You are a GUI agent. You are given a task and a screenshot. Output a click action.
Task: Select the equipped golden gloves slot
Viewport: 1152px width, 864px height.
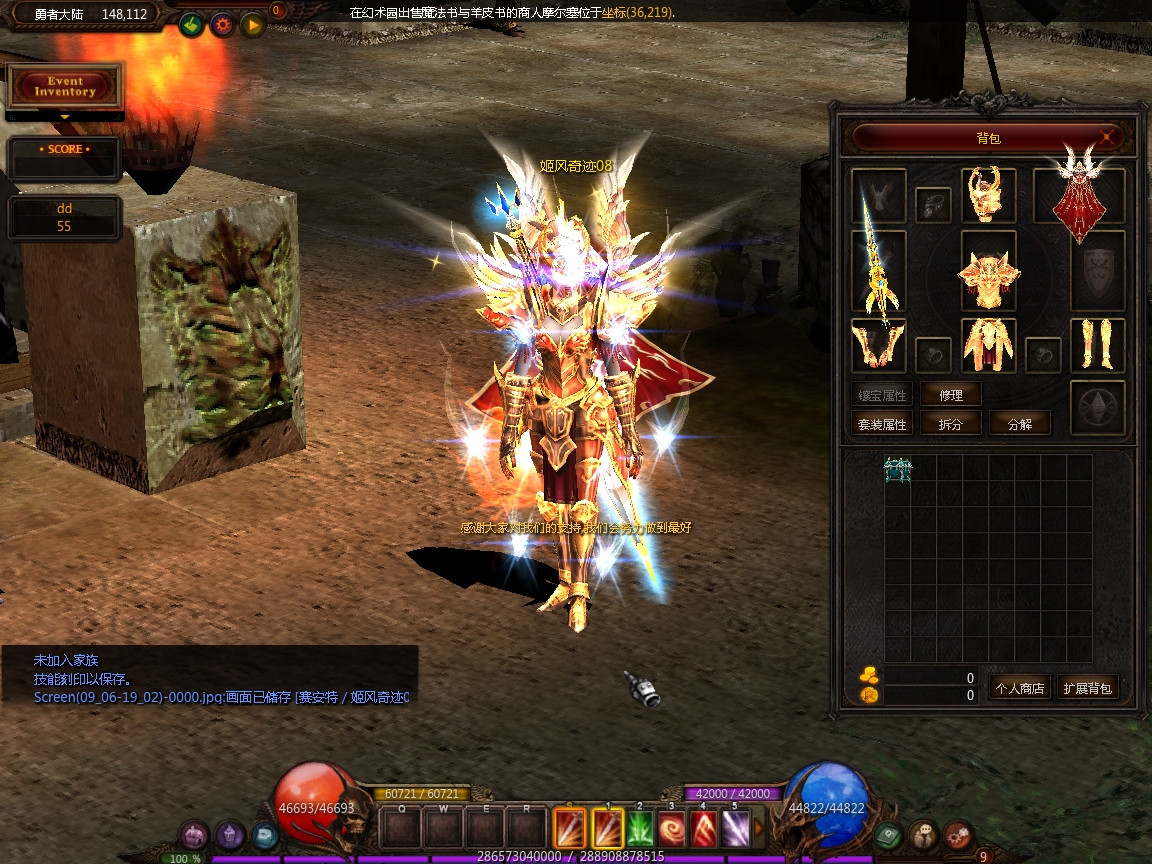879,345
